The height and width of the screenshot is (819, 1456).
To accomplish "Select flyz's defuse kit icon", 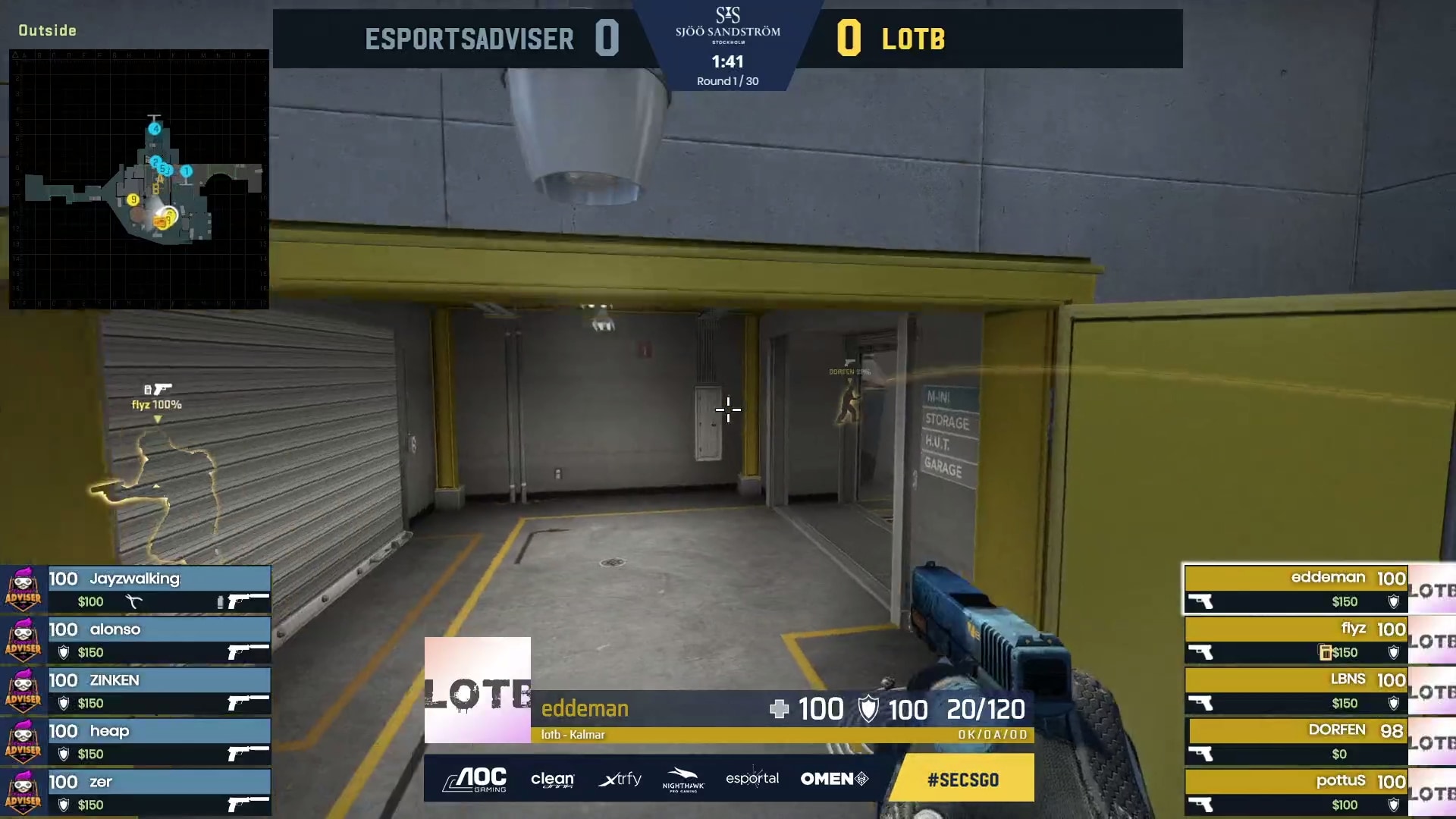I will 1325,651.
